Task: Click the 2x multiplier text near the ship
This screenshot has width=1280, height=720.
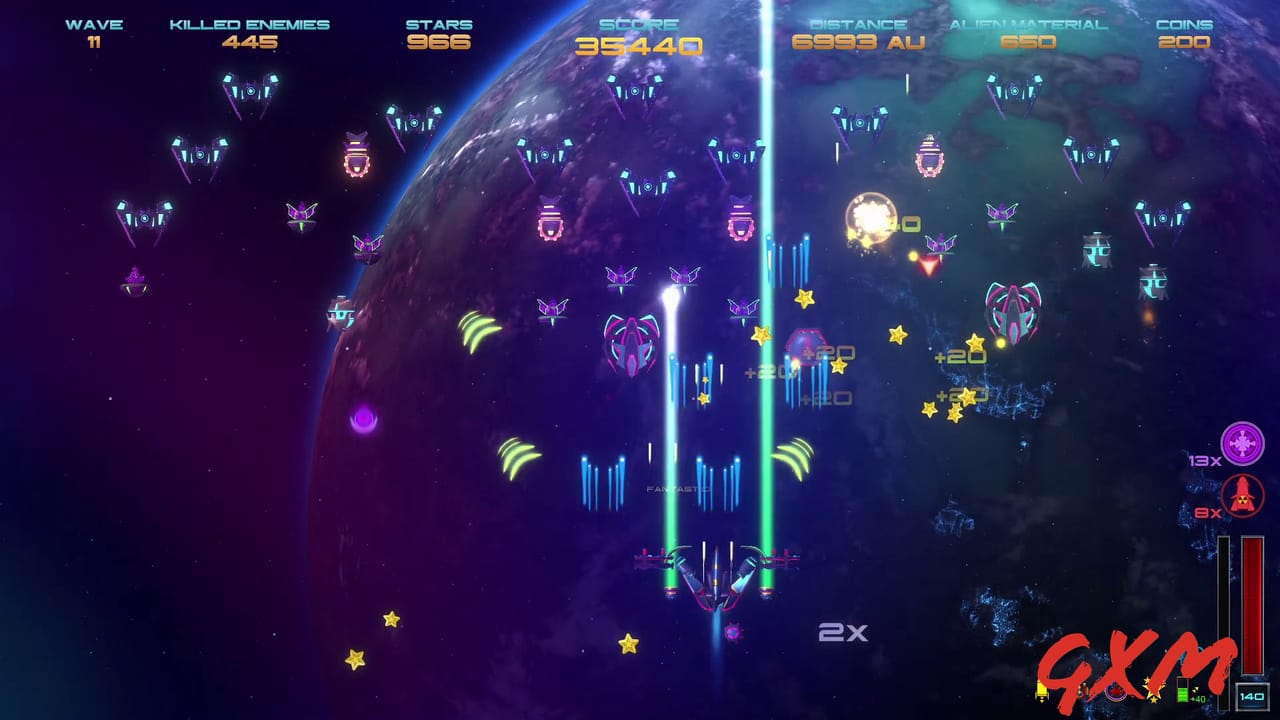Action: (844, 630)
